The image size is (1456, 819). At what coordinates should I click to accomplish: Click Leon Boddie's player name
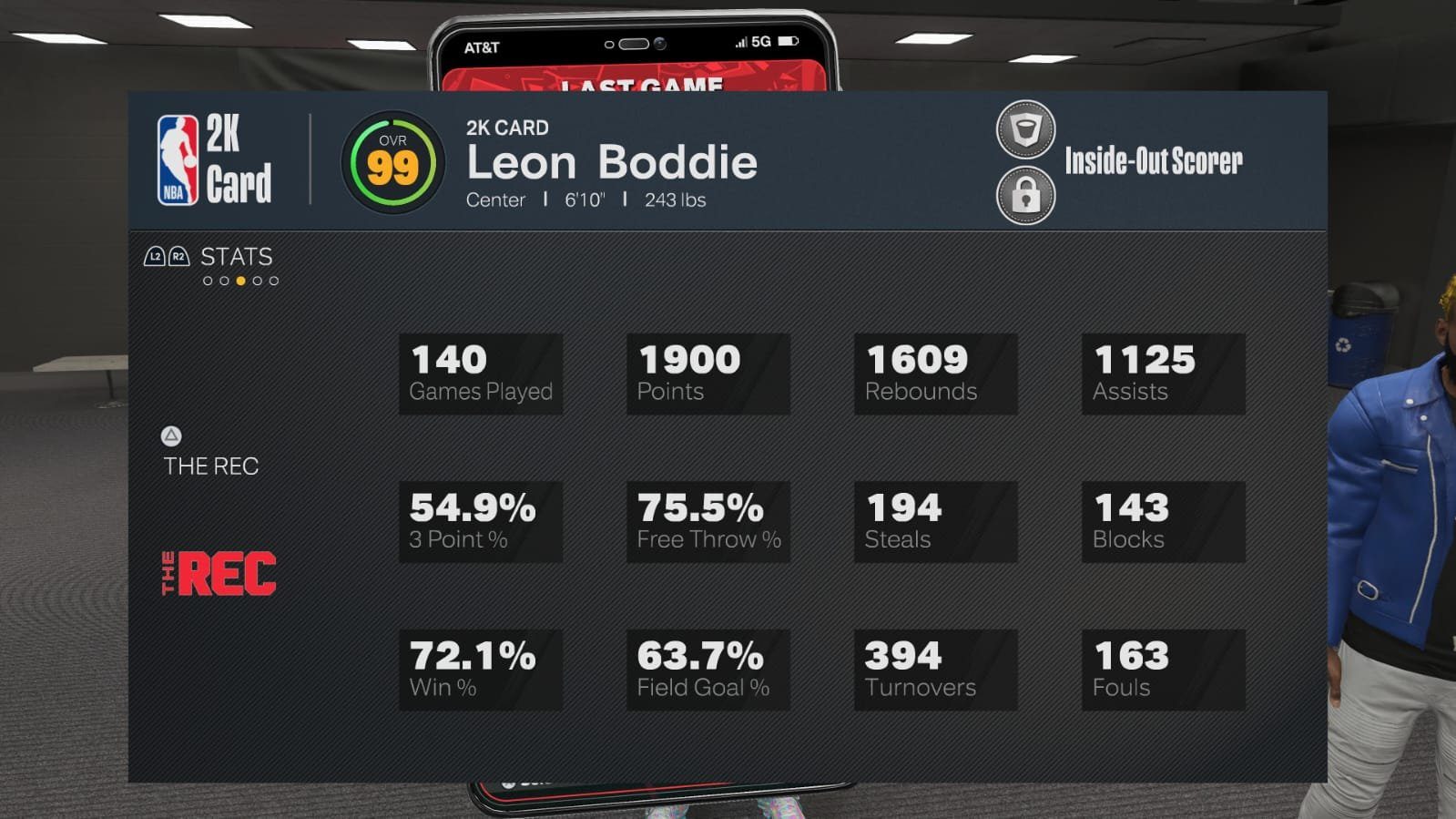coord(611,164)
